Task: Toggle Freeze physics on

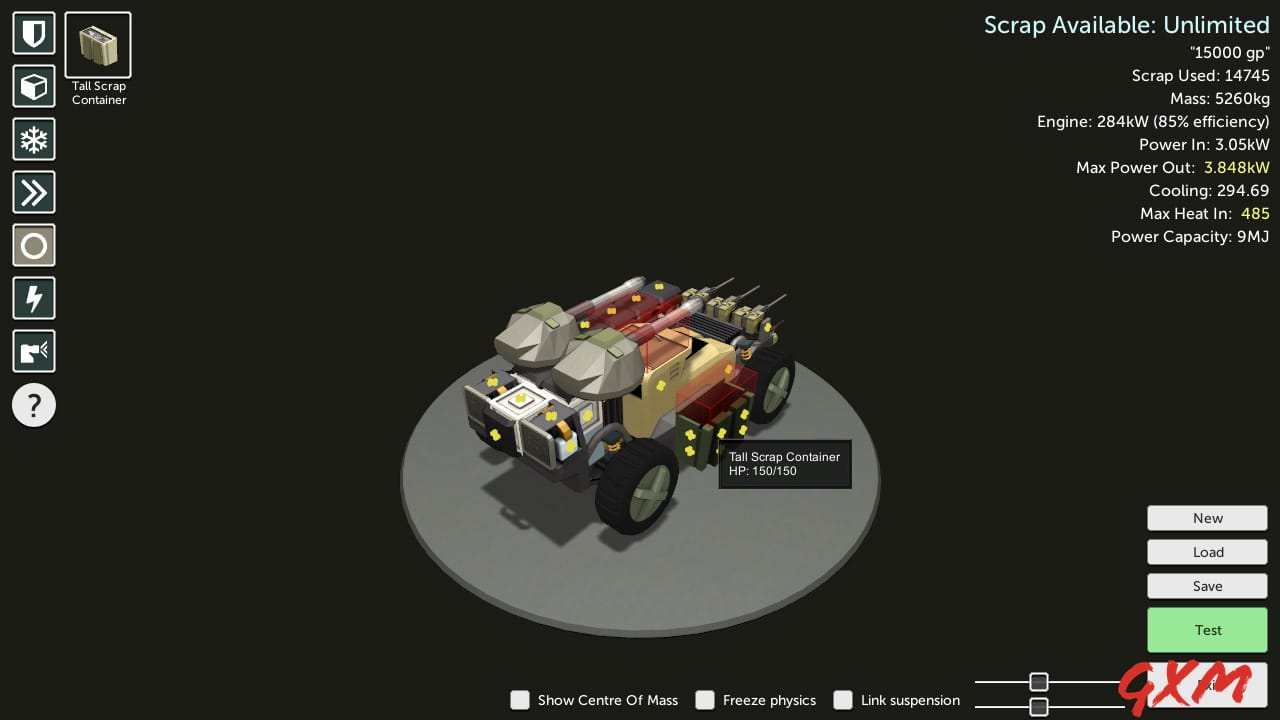Action: pyautogui.click(x=705, y=700)
